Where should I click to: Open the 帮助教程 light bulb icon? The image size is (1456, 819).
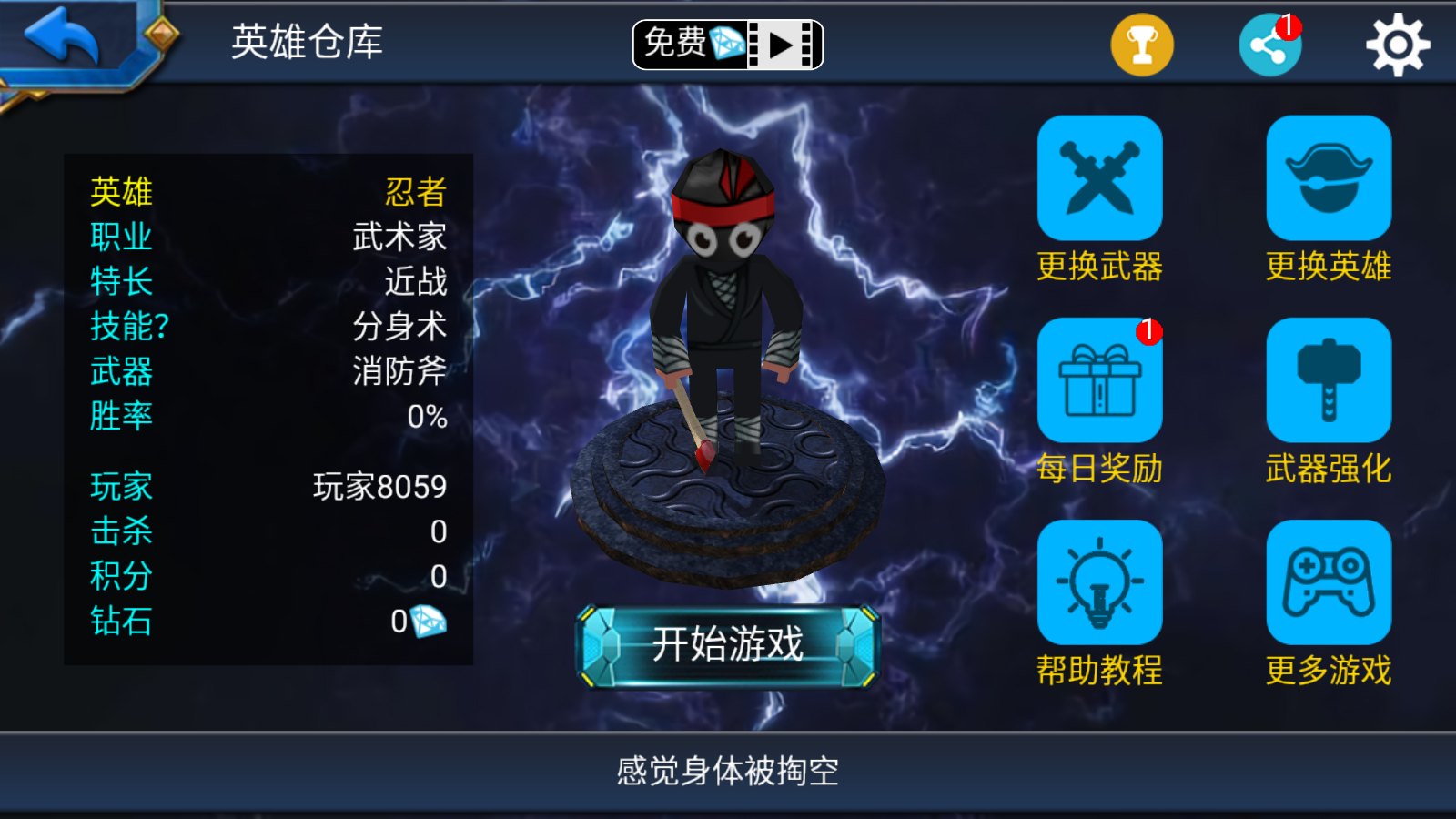(1100, 585)
